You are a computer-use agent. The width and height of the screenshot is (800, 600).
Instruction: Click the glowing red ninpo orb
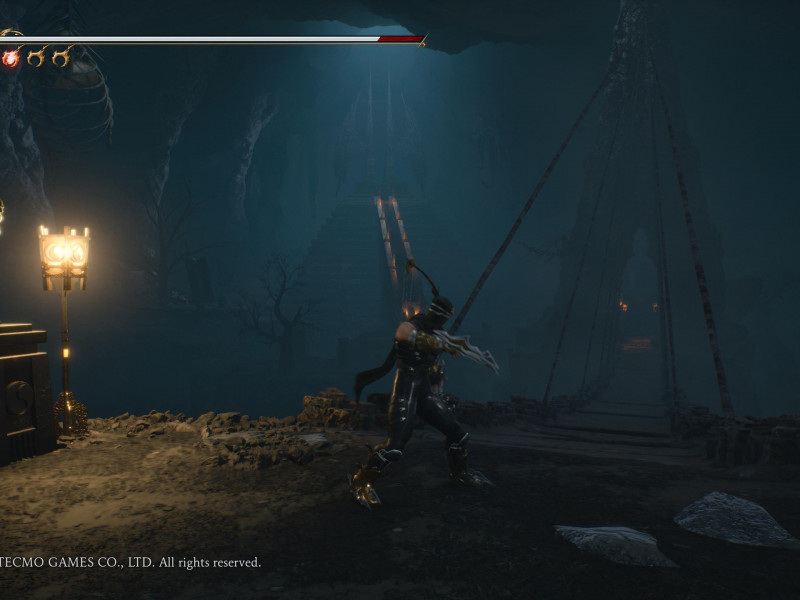[11, 58]
